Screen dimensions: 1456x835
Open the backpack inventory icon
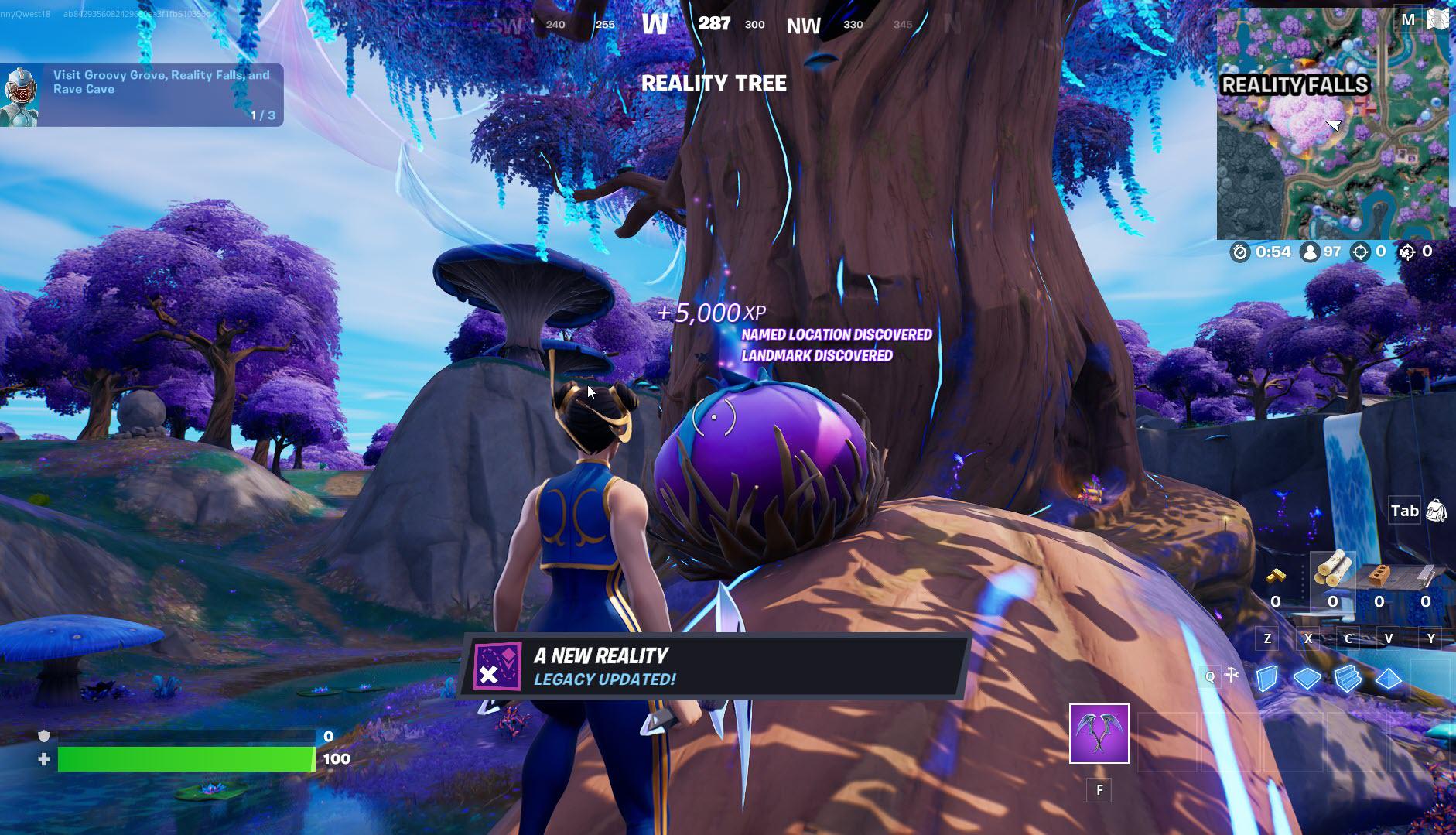pyautogui.click(x=1436, y=511)
